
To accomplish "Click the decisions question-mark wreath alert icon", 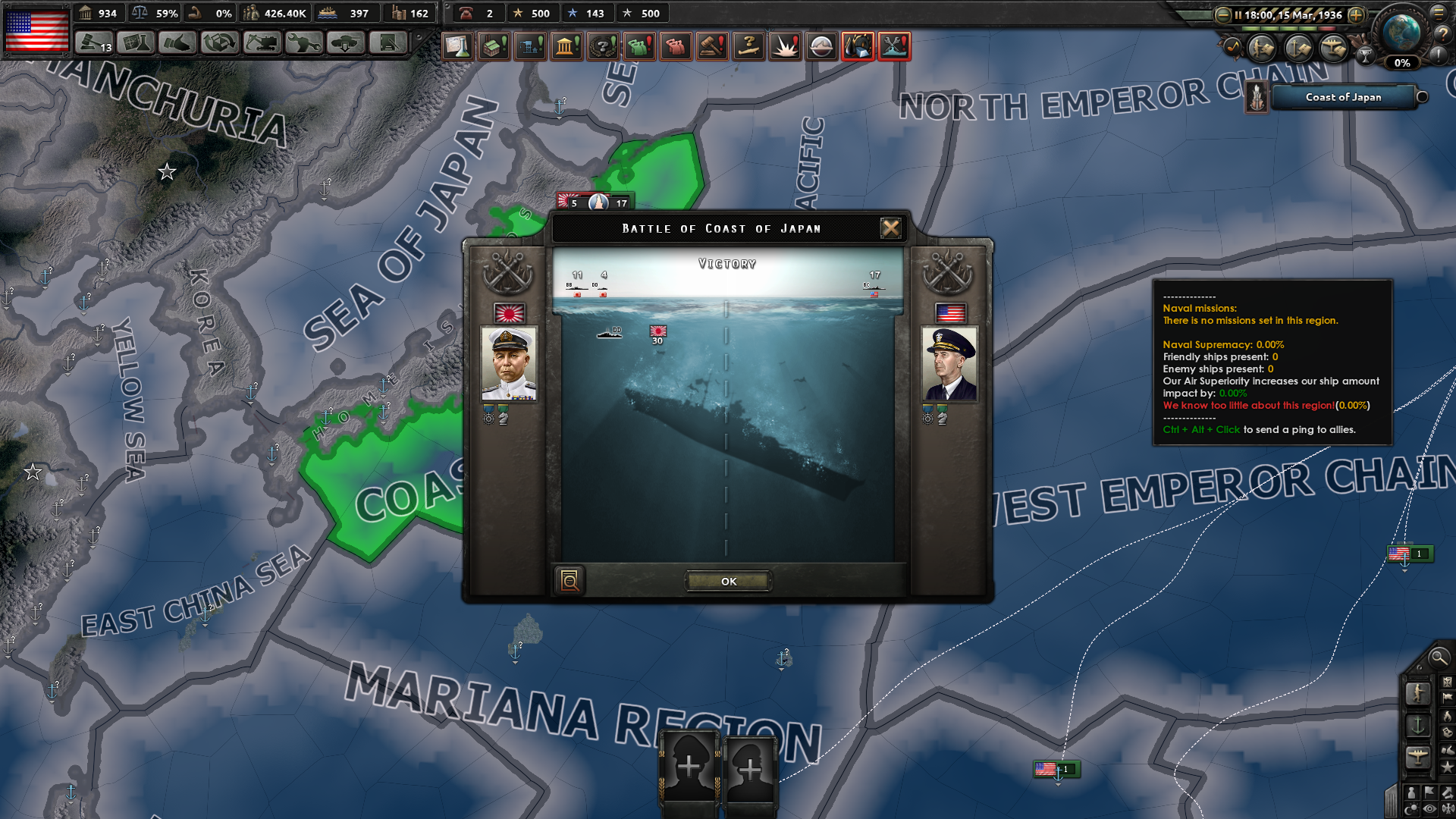I will coord(603,46).
